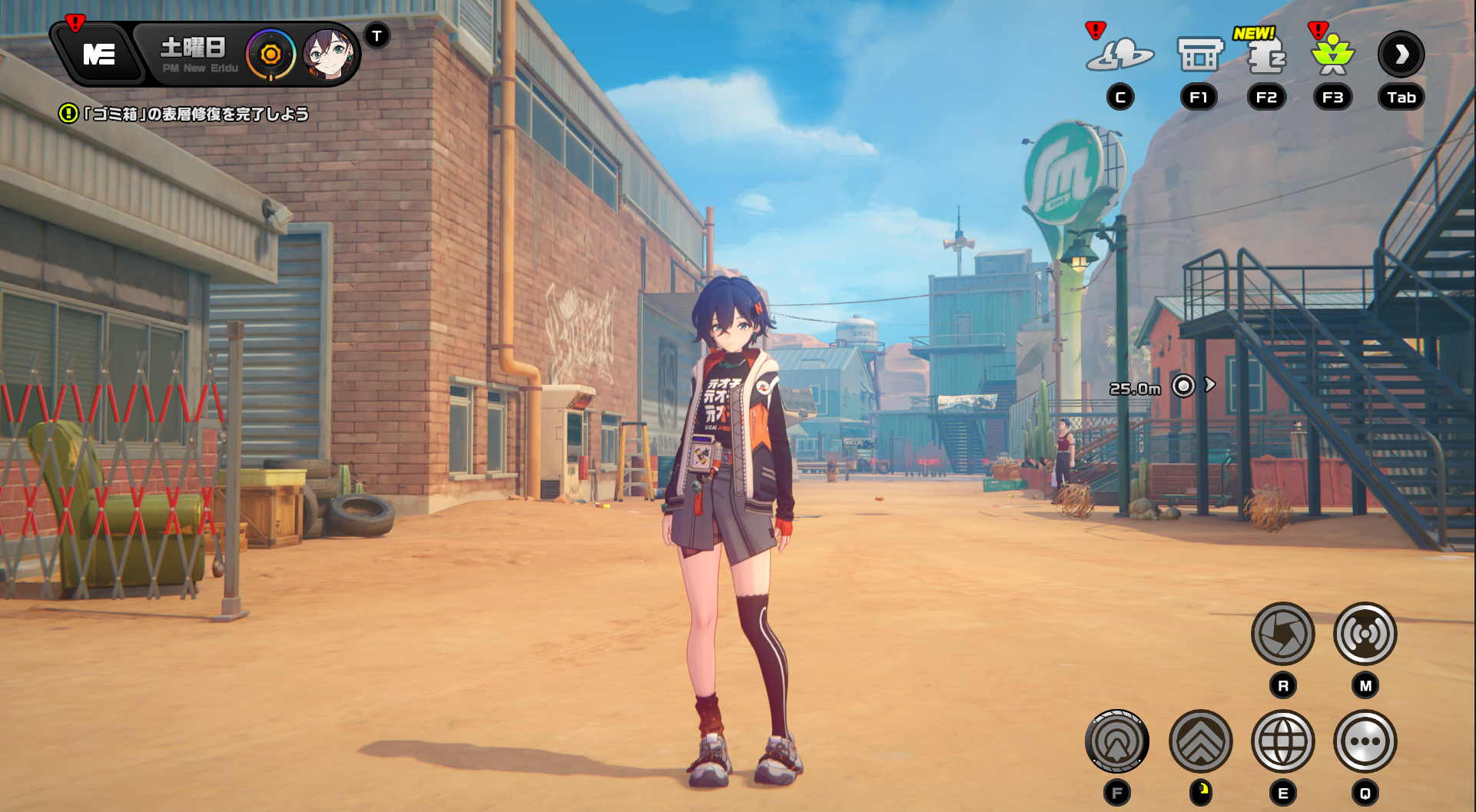Expand the top-right arrow menu
Screen dimensions: 1476x812
click(1401, 55)
